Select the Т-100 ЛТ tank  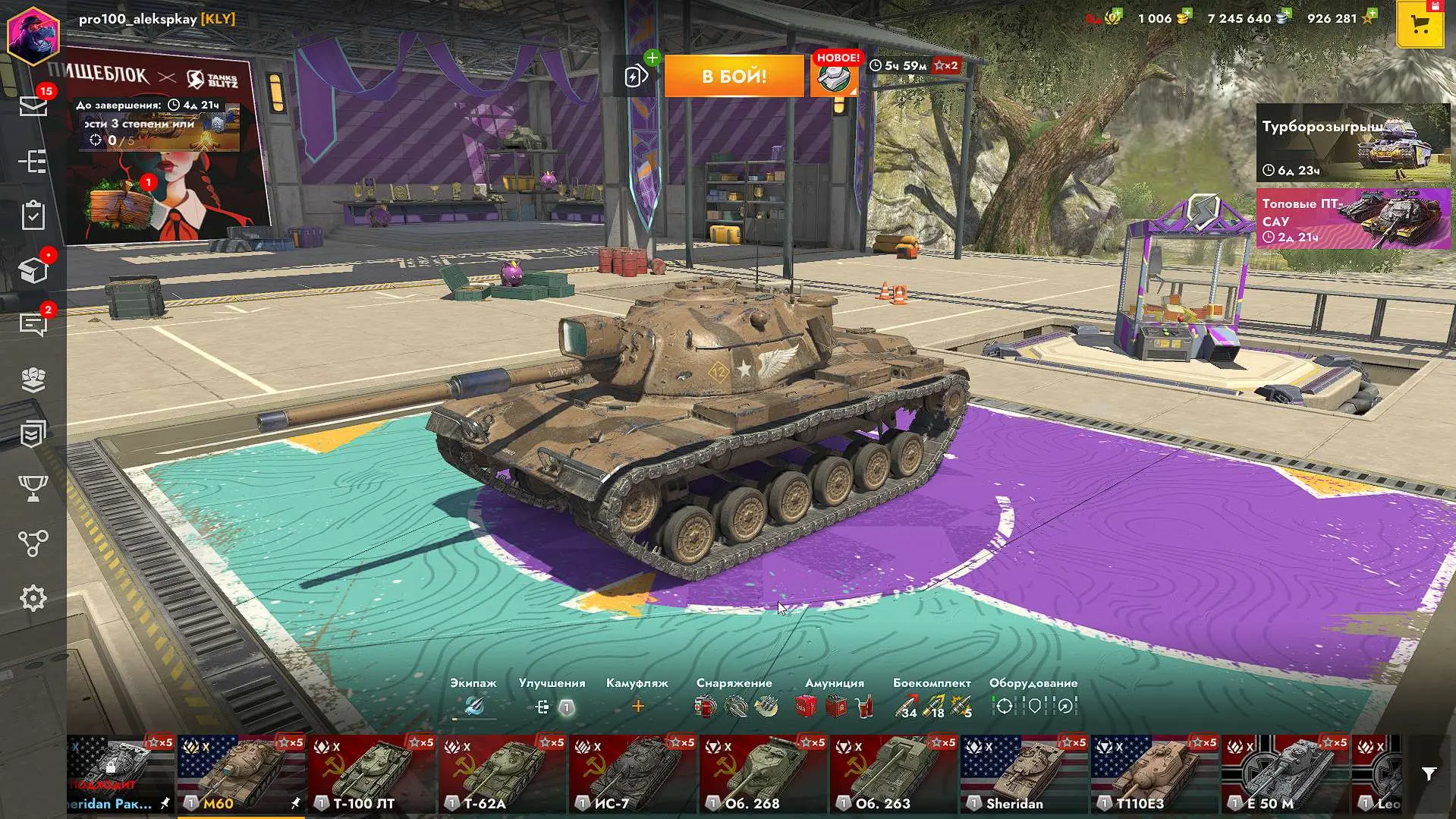pos(372,774)
